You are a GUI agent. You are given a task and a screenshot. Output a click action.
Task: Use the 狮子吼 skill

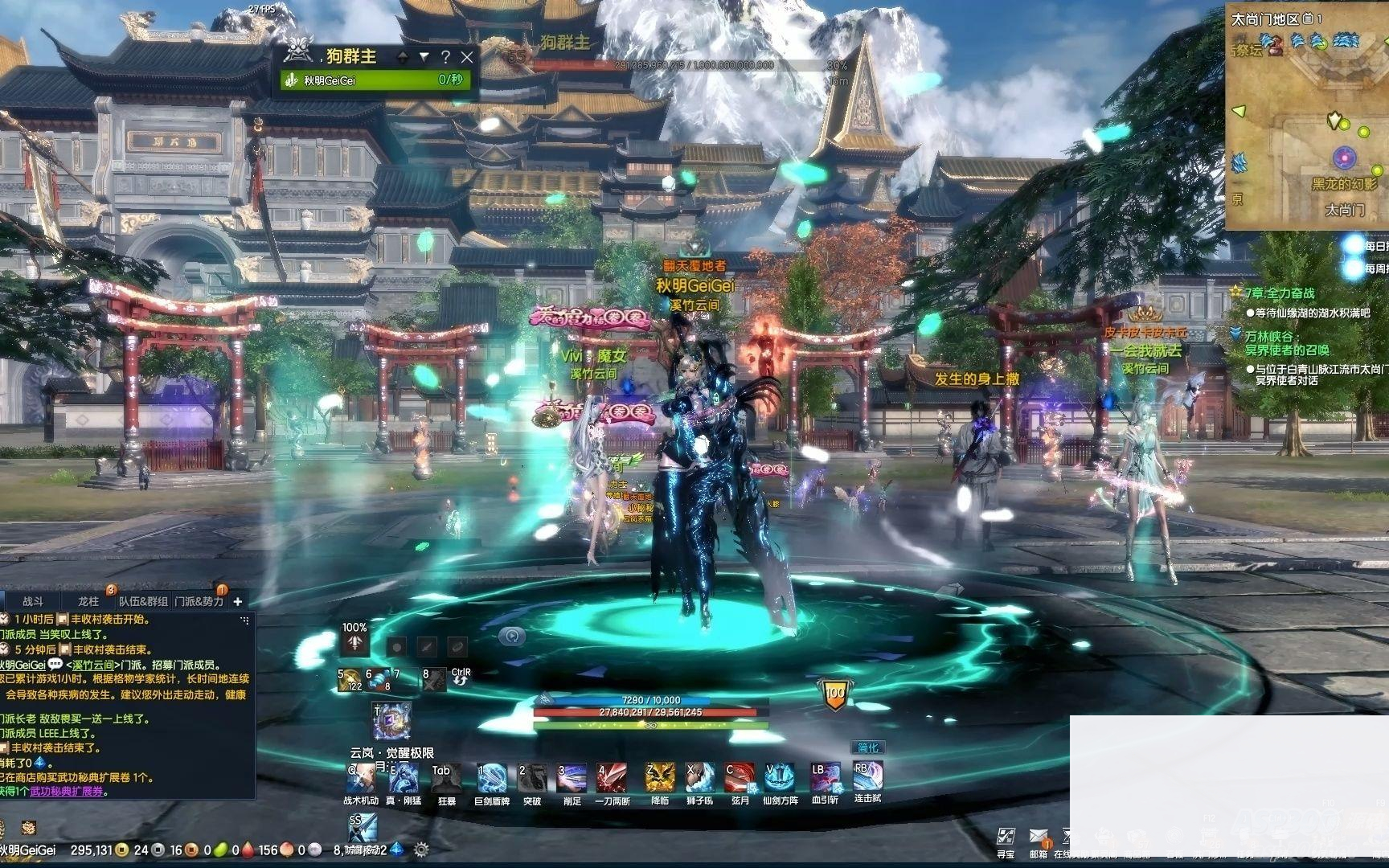[699, 778]
